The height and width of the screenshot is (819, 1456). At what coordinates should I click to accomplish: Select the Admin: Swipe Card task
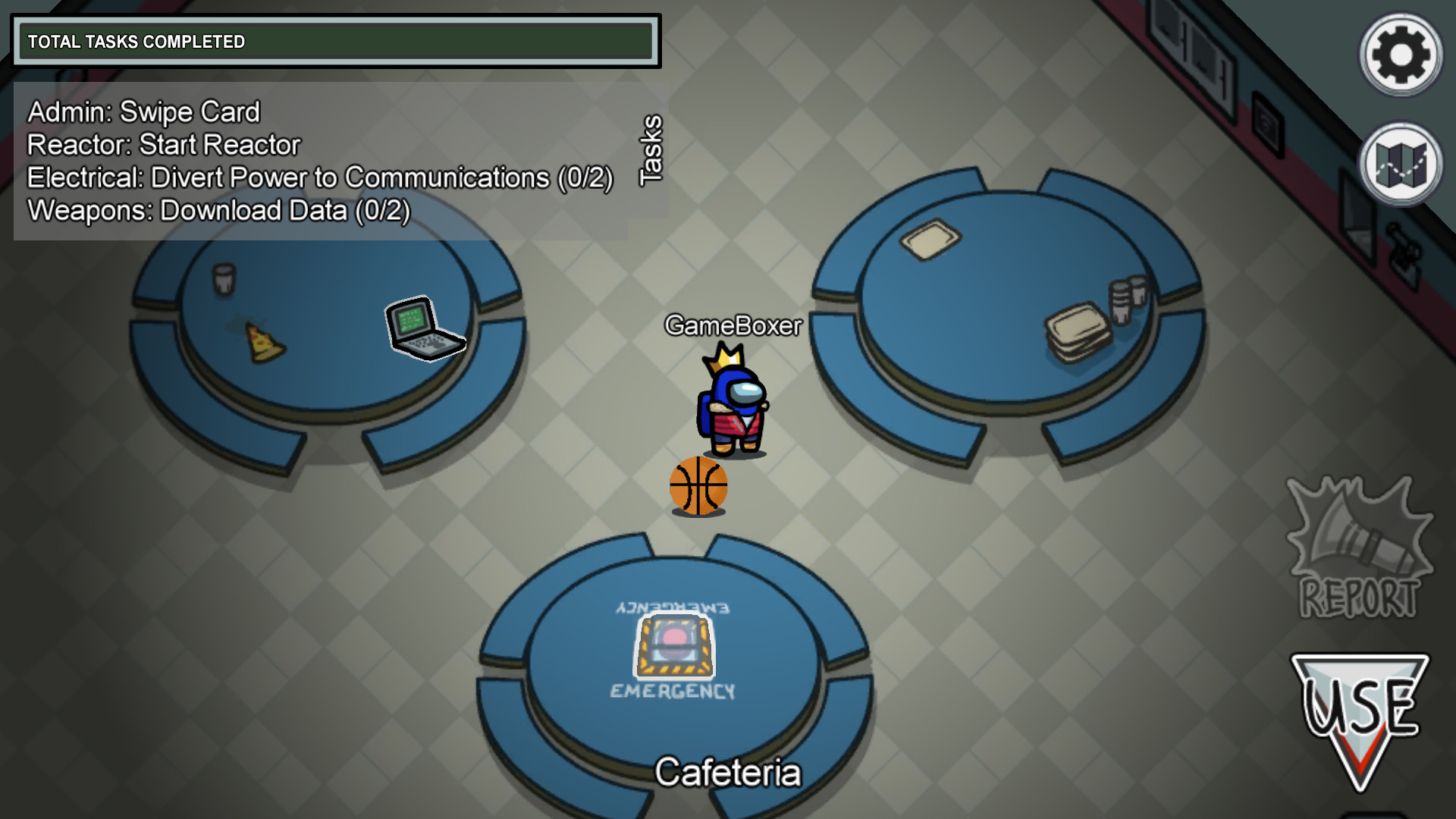coord(143,111)
